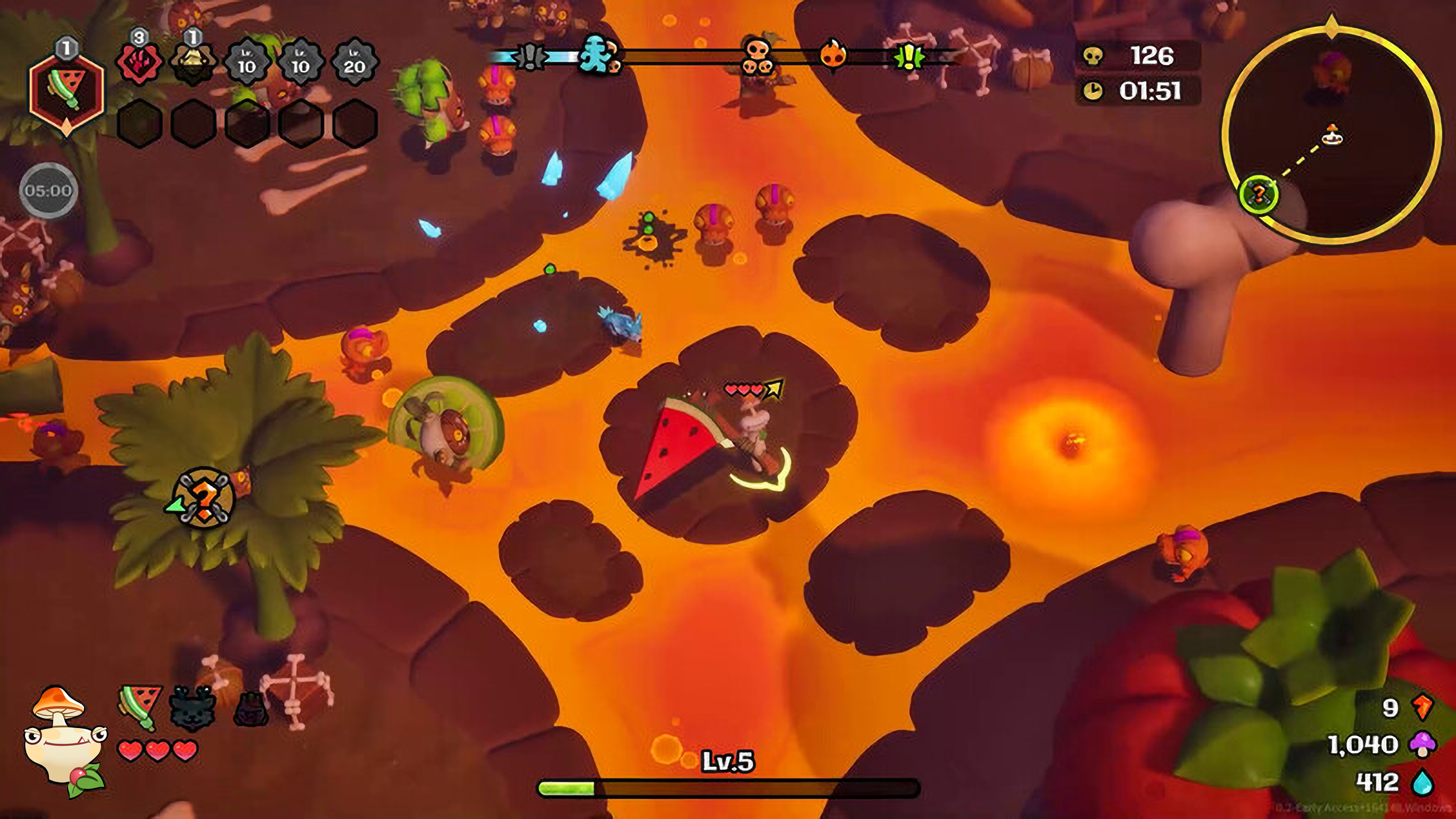Click the yellow skill badge marked 1

(x=193, y=64)
